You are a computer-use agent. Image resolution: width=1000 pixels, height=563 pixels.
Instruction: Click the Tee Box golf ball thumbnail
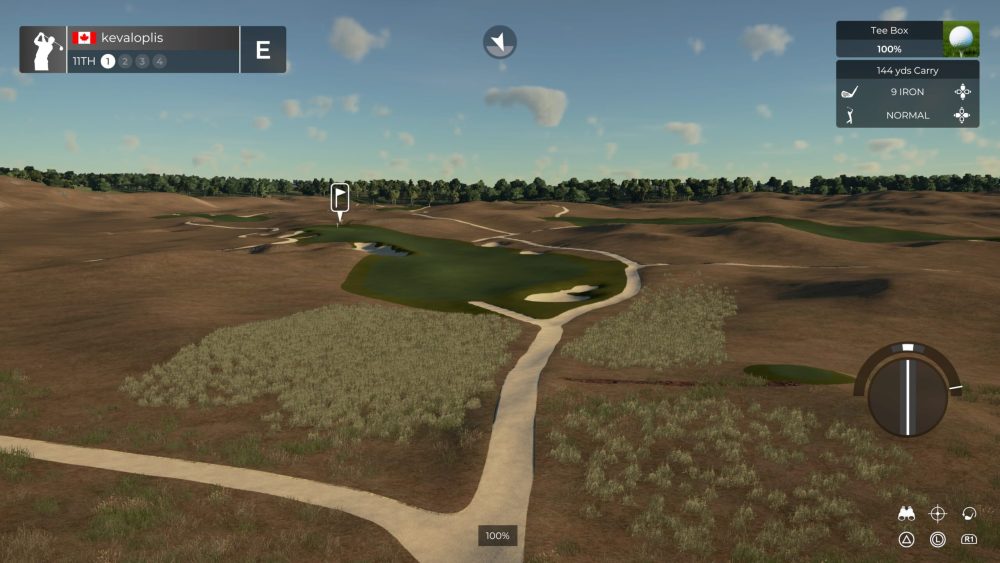coord(961,39)
